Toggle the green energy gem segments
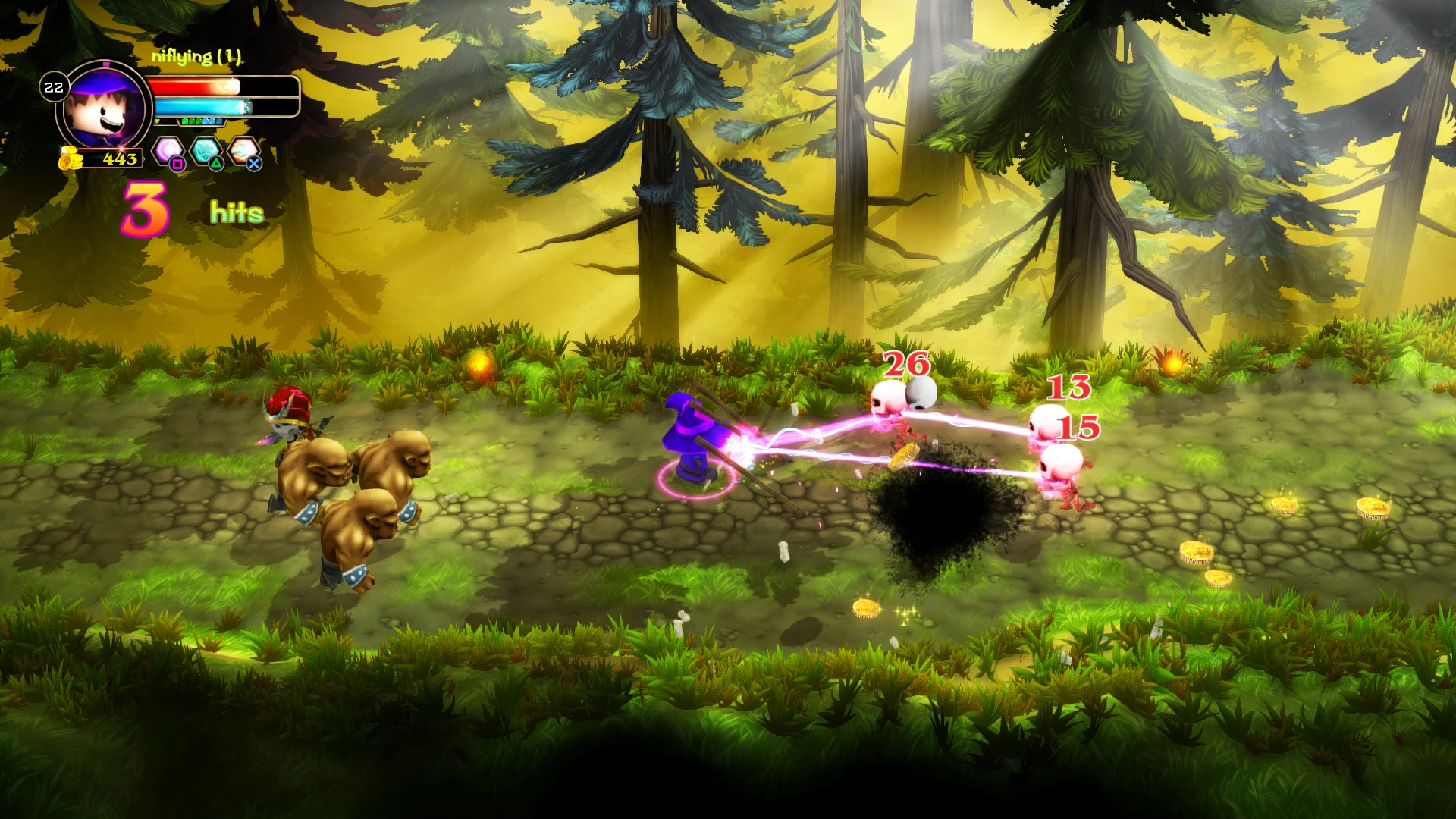The image size is (1456, 819). pos(192,121)
